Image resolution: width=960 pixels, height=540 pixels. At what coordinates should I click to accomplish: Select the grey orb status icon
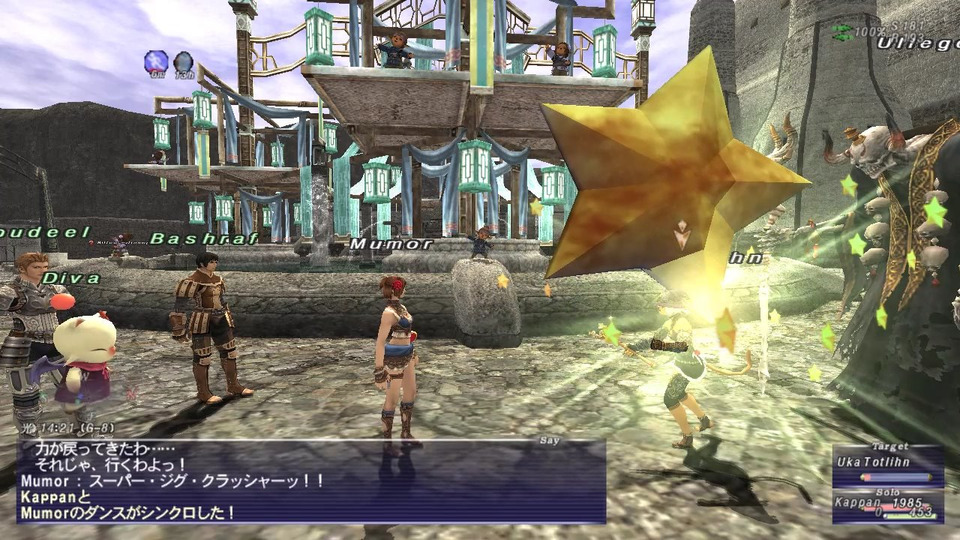[x=184, y=62]
